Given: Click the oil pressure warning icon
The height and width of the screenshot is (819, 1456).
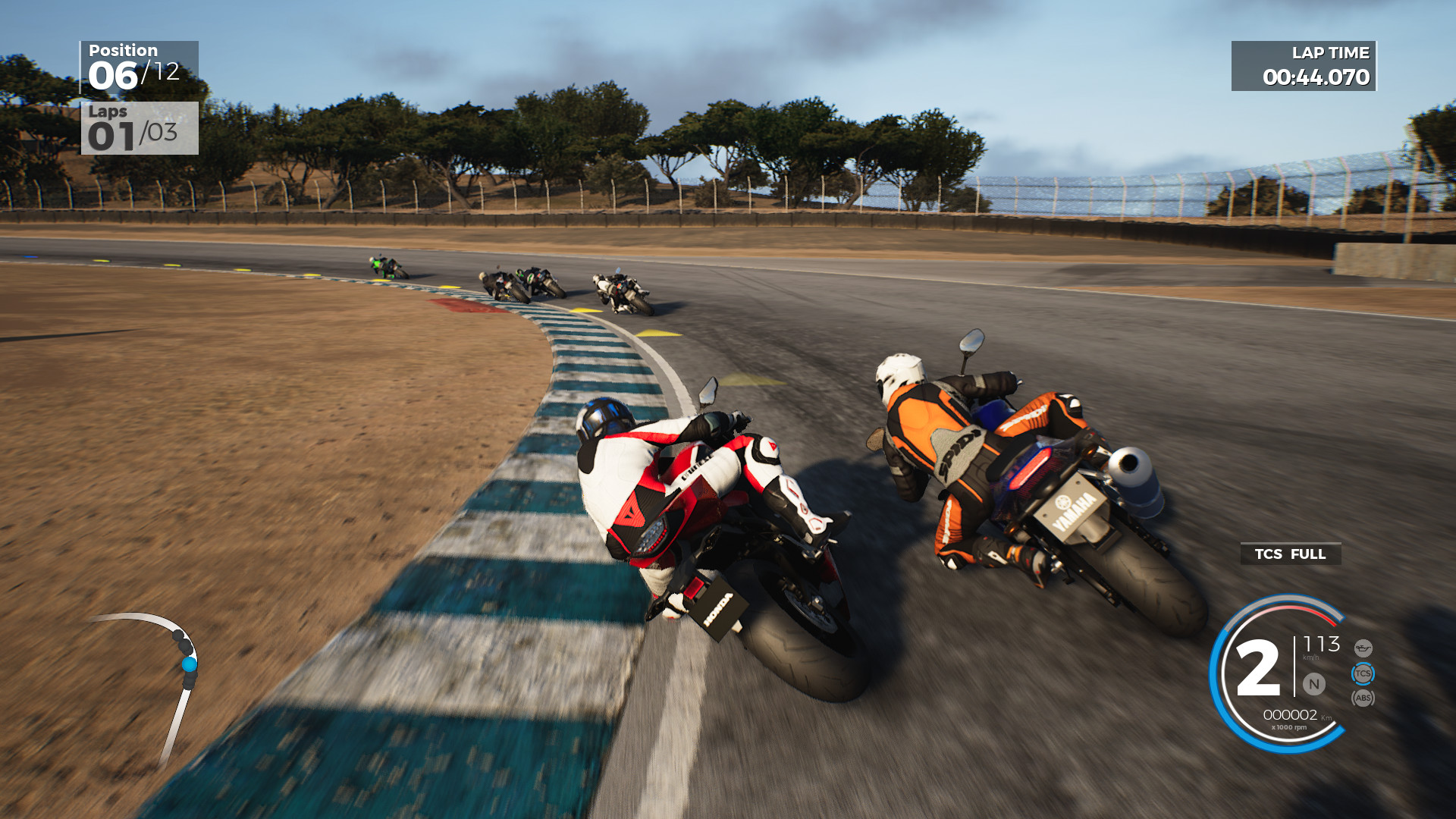Looking at the screenshot, I should tap(1363, 649).
